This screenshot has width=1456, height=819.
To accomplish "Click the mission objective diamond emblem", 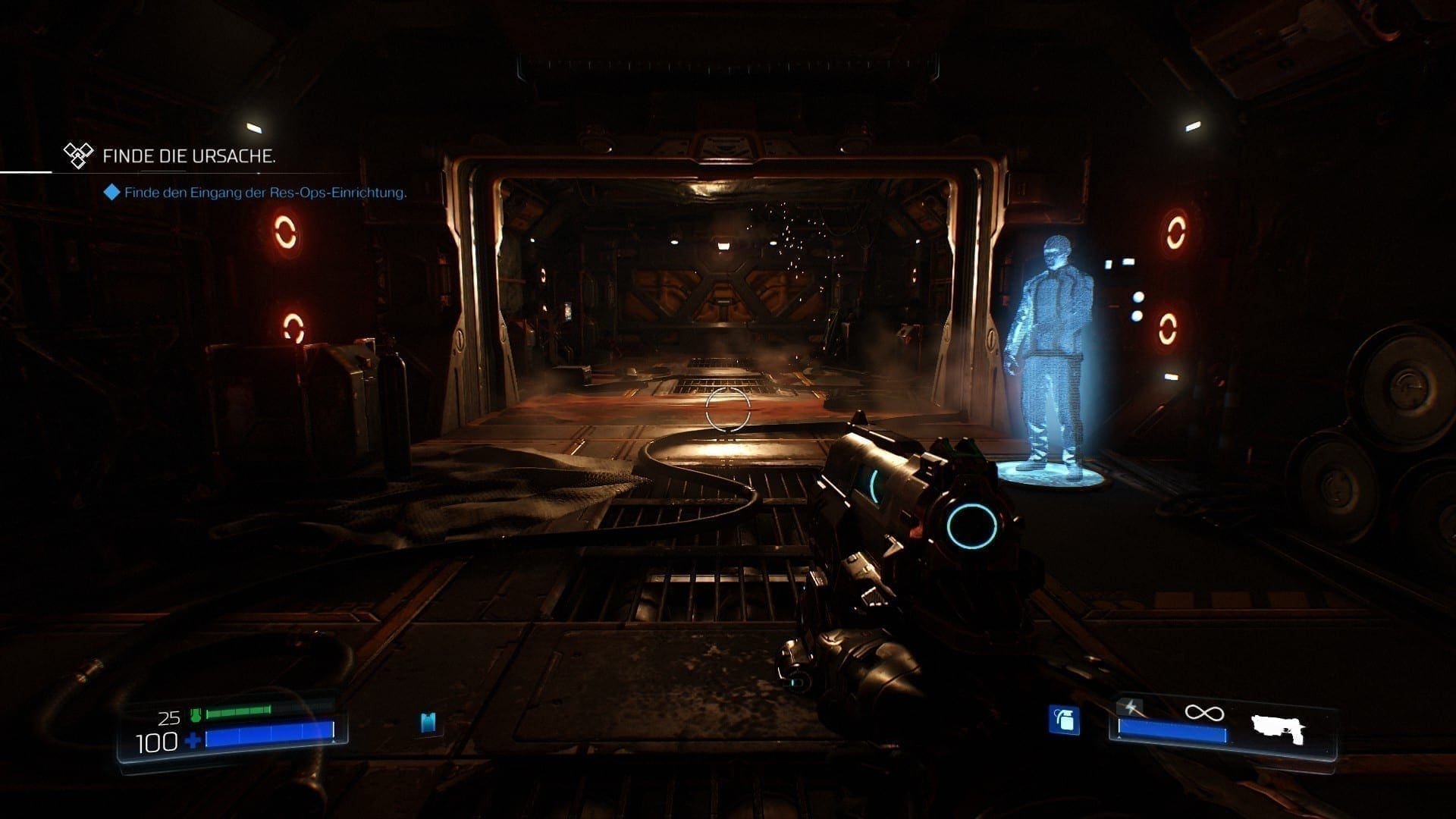I will (x=77, y=156).
